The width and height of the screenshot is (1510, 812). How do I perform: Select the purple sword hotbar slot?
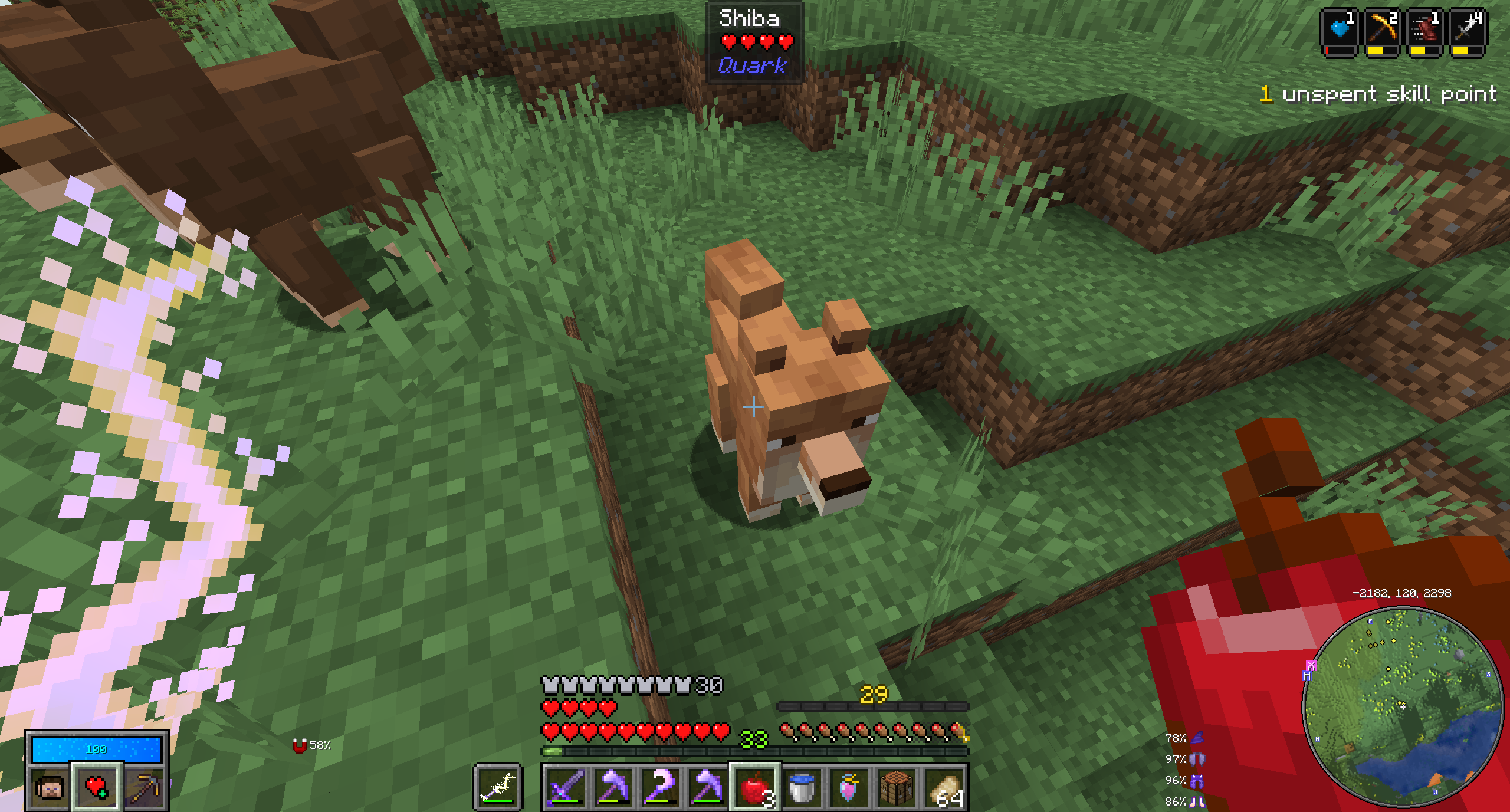coord(565,787)
